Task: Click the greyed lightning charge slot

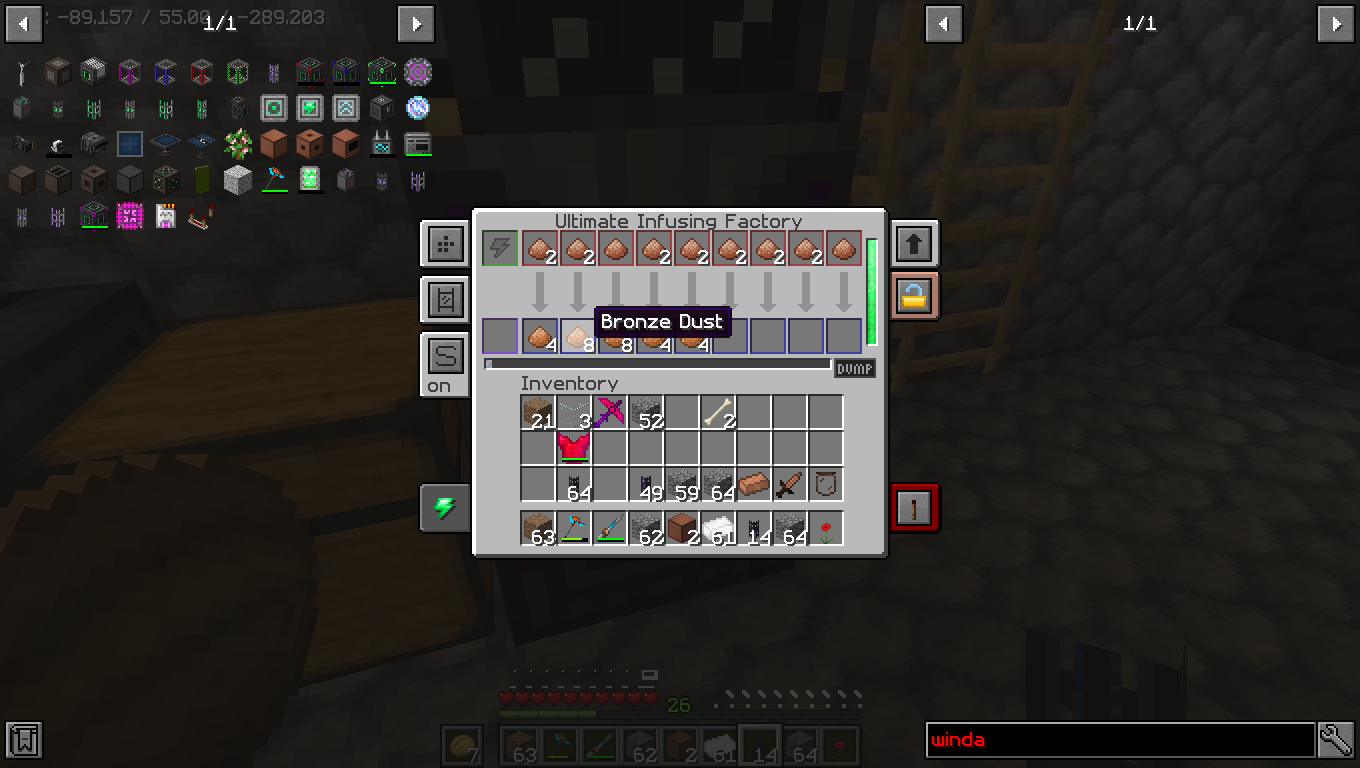Action: point(500,248)
